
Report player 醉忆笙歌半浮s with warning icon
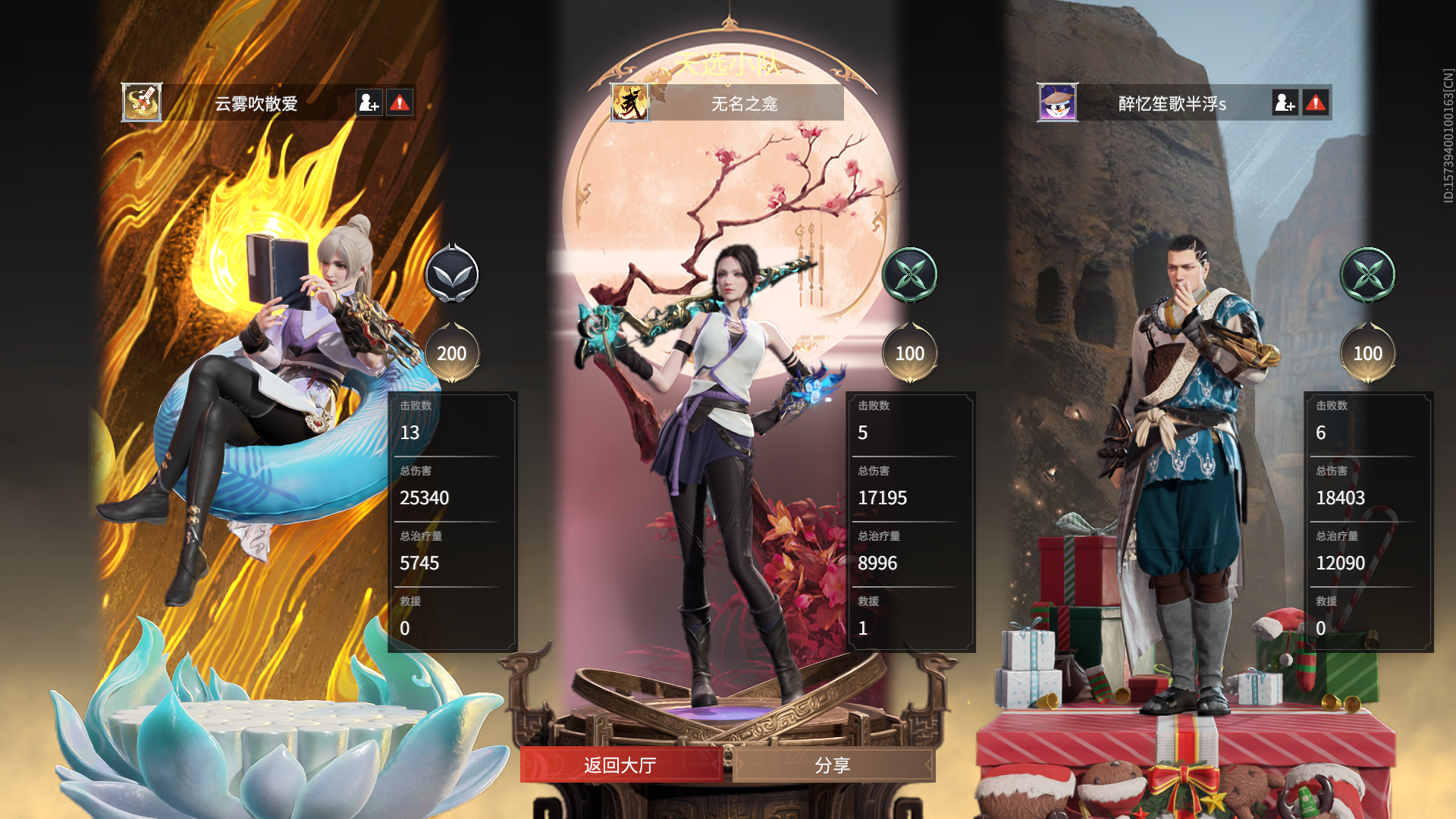click(x=1316, y=103)
